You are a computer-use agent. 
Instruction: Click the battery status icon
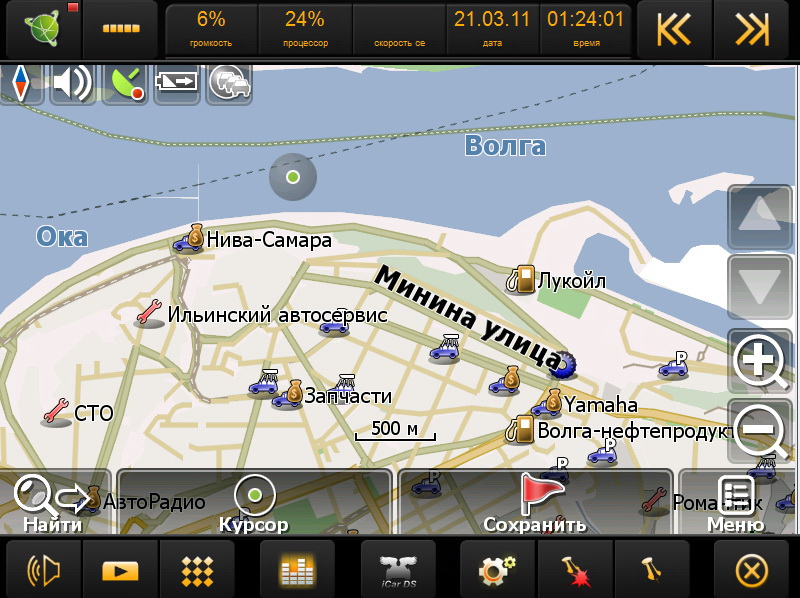(177, 84)
